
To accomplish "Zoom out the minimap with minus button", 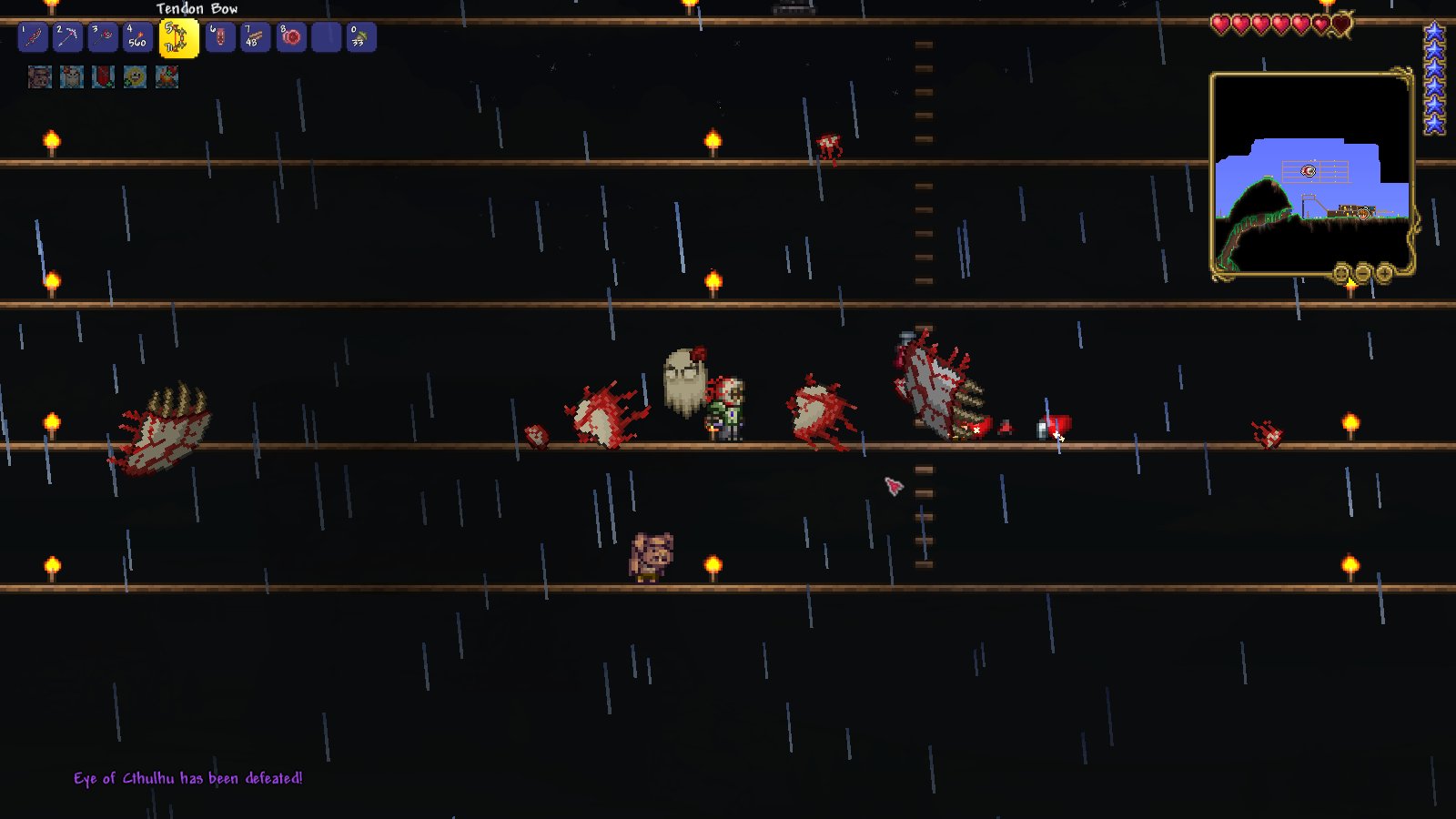I will (1362, 270).
